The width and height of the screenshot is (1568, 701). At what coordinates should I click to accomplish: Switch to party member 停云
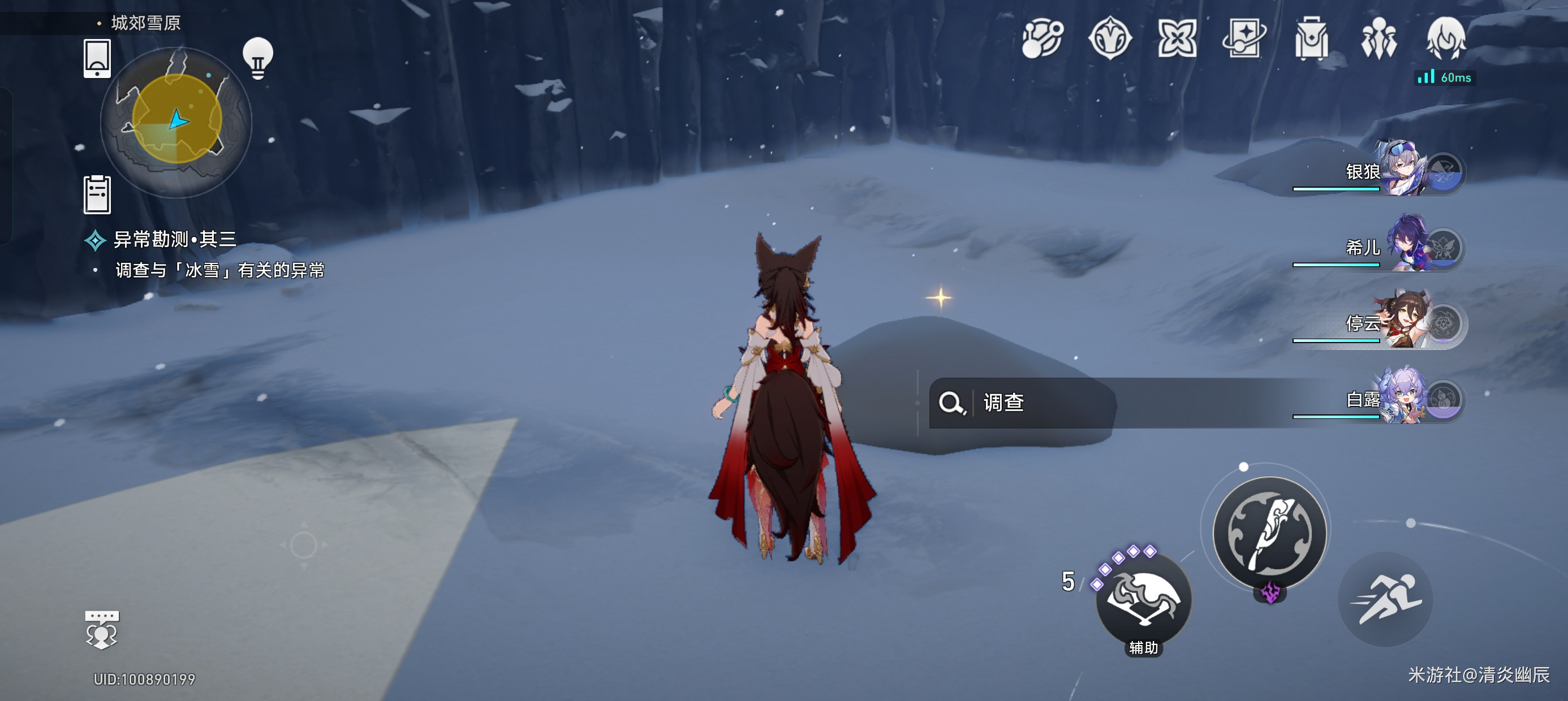point(1400,322)
